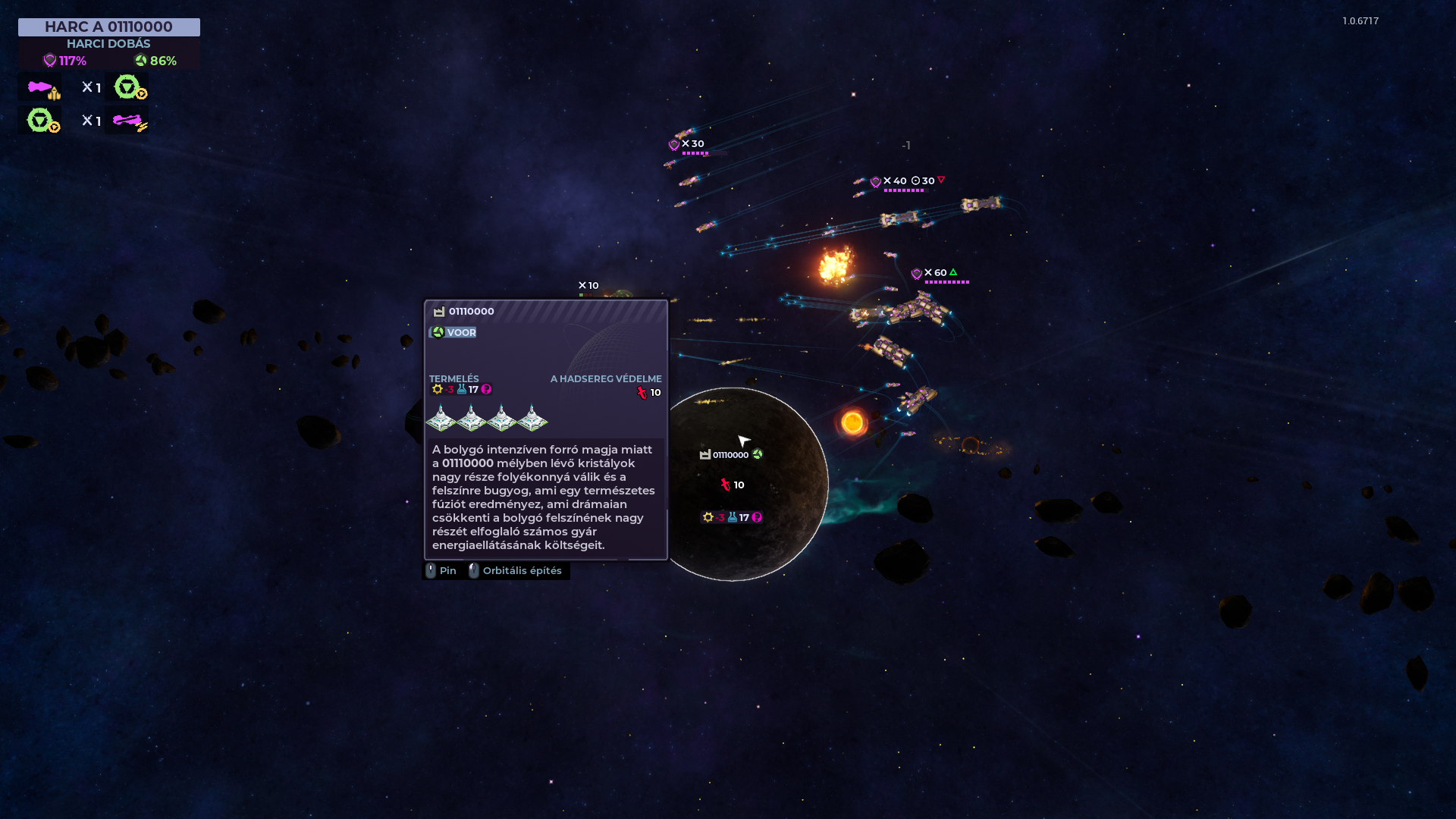Select the fleet marker showing x30
Viewport: 1456px width, 819px height.
coord(689,144)
